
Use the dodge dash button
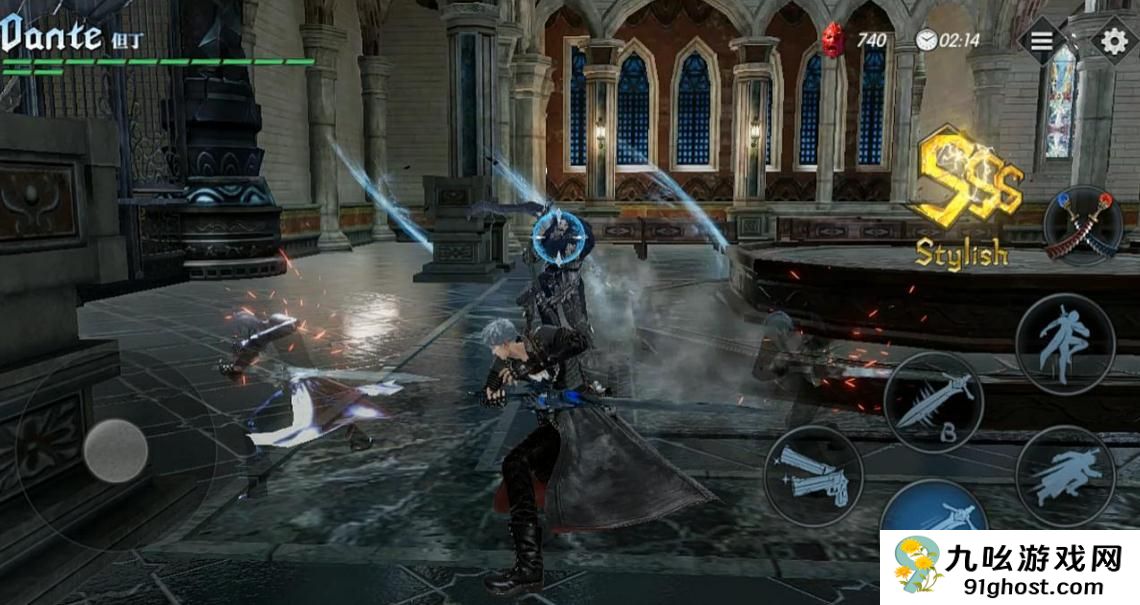click(1064, 475)
